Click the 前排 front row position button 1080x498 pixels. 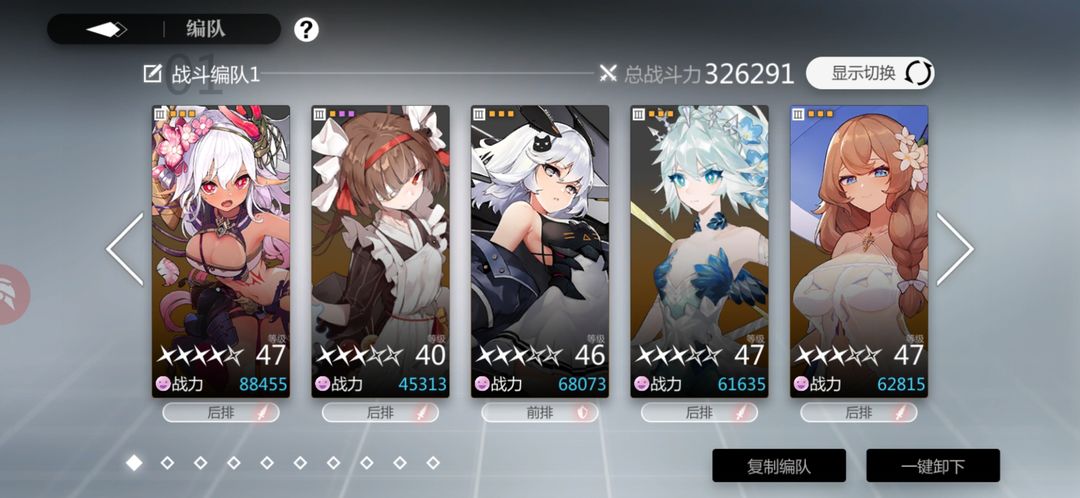540,412
